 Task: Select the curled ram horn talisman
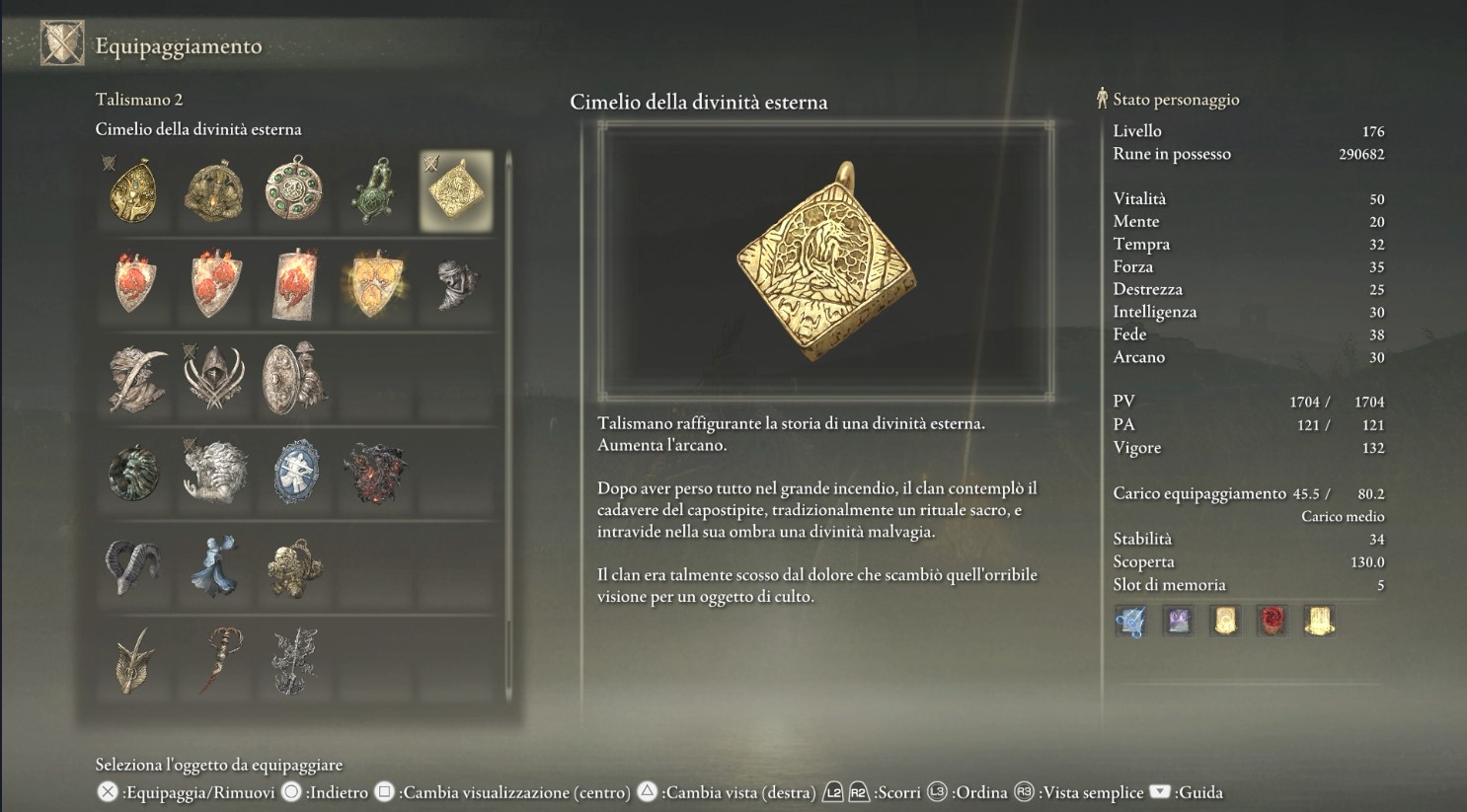[x=134, y=567]
